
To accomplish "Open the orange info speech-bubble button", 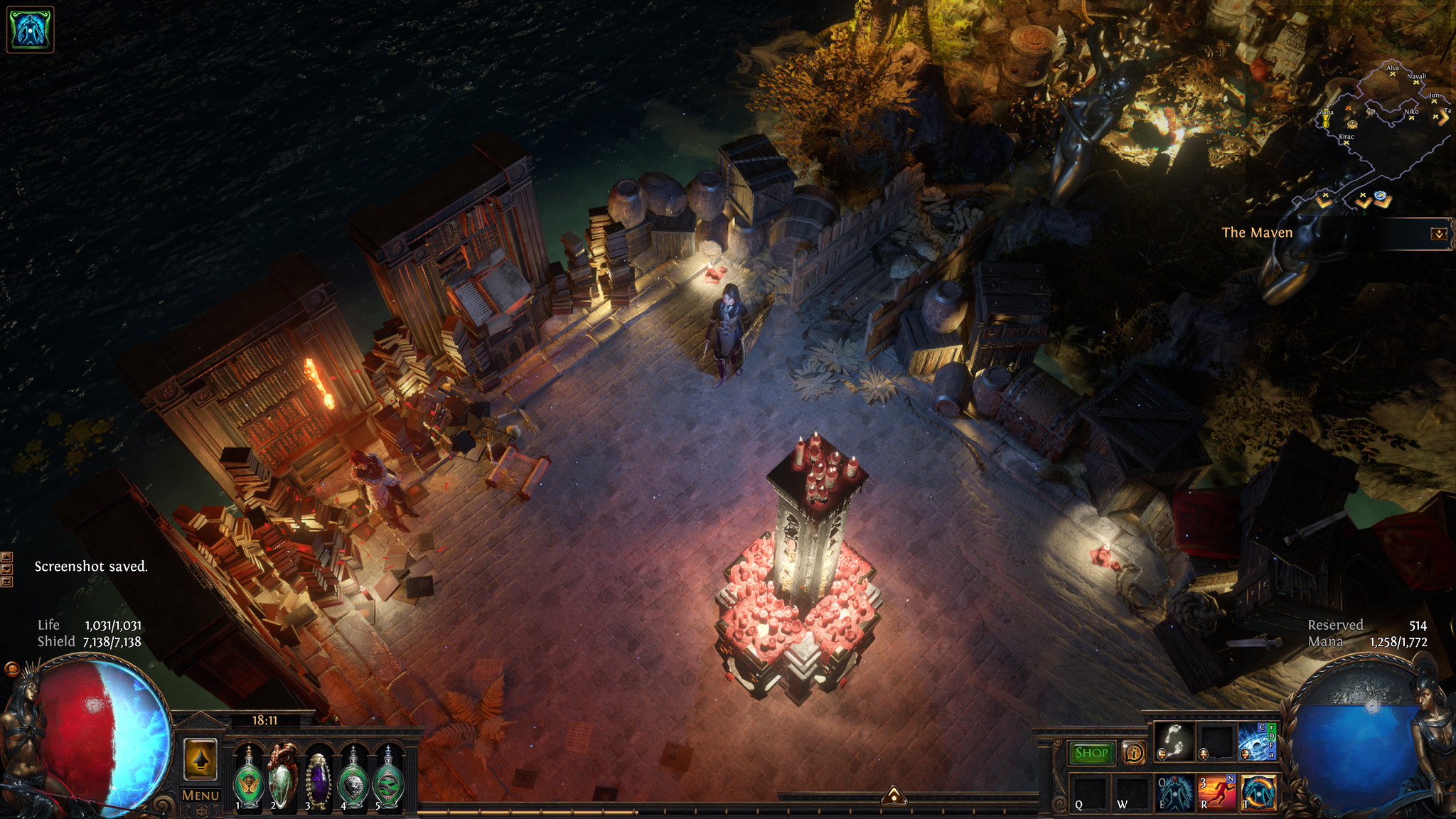I will 1133,752.
